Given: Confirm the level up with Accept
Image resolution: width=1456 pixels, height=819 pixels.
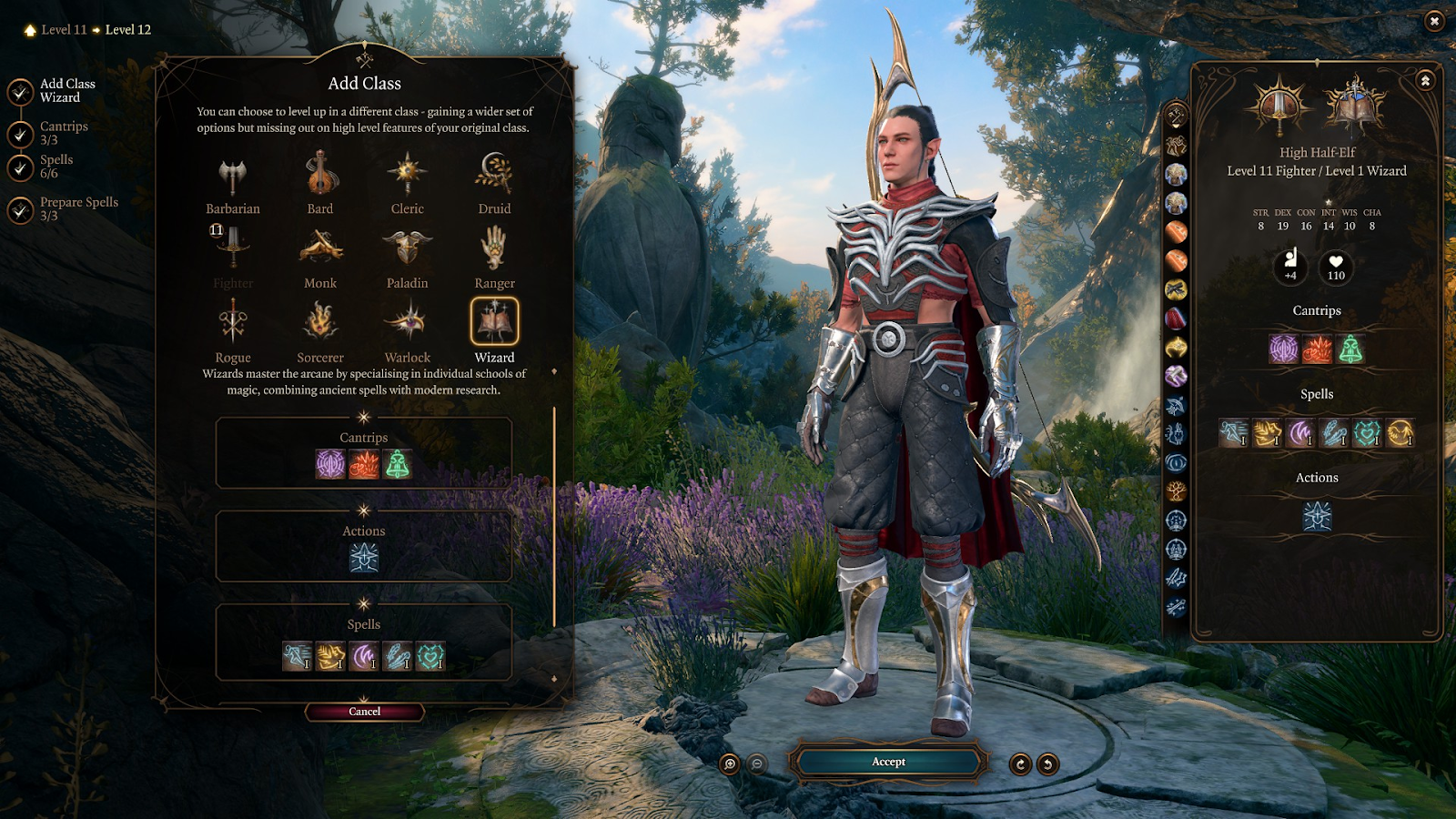Looking at the screenshot, I should 888,762.
